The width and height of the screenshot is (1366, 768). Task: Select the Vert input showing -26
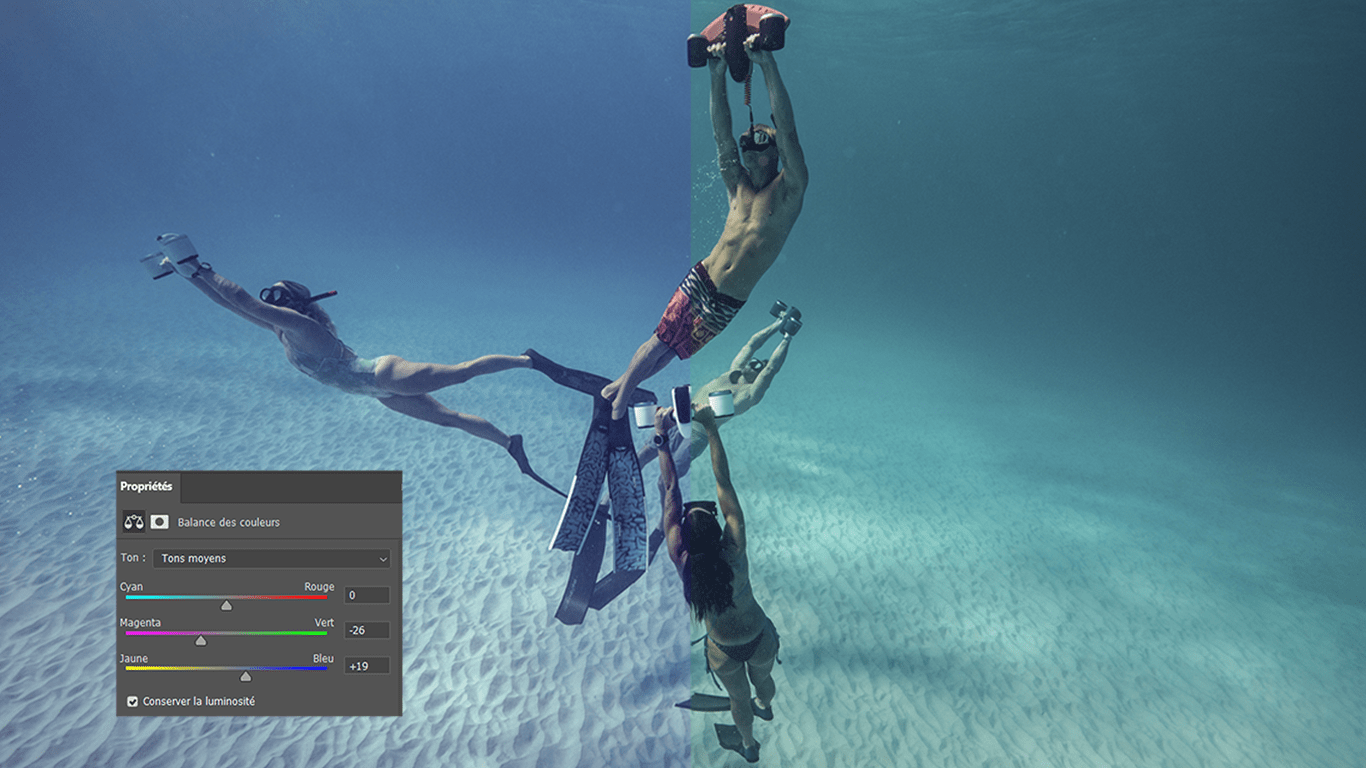[366, 629]
